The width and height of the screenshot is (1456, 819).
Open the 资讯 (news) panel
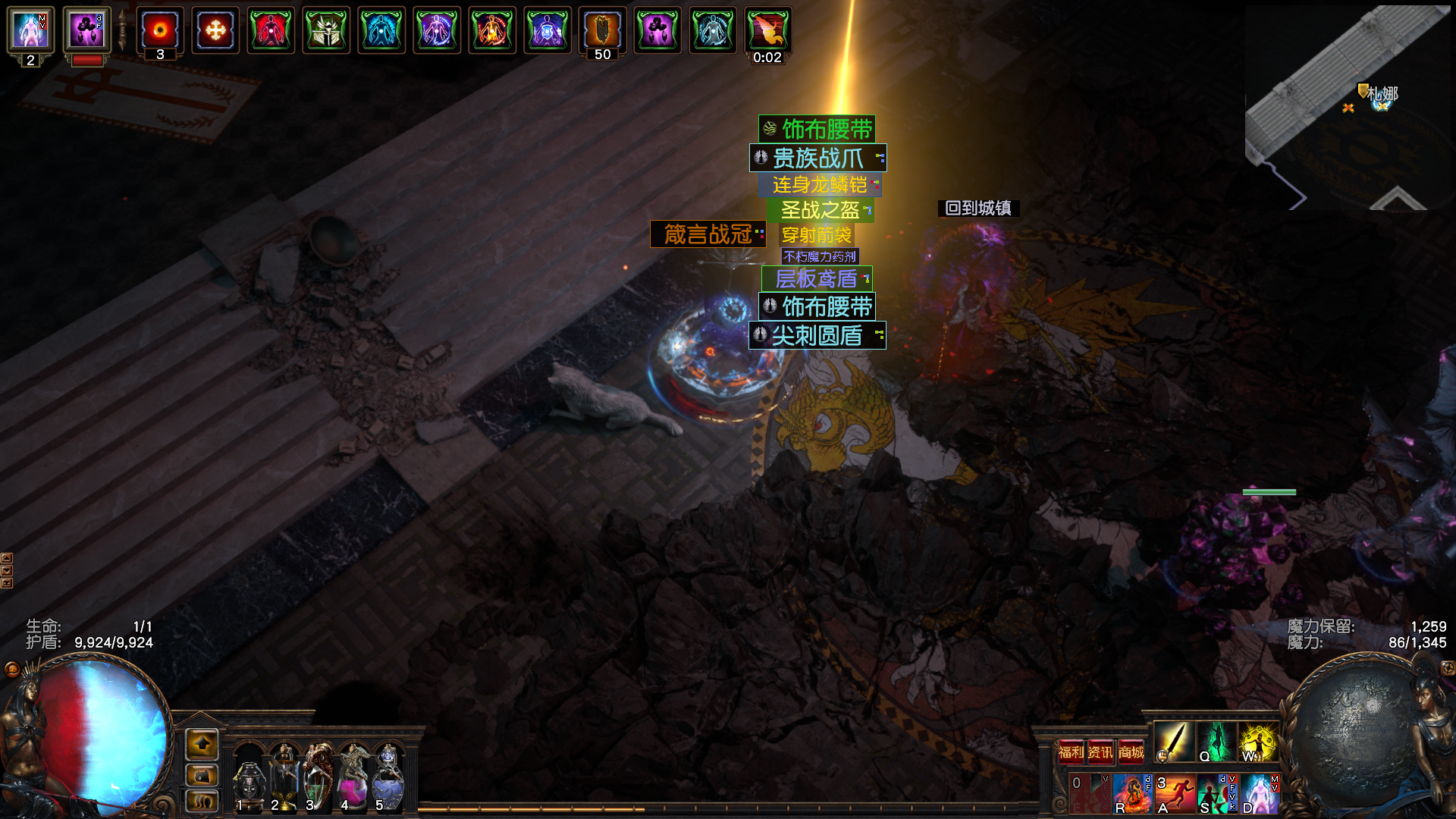pos(1100,752)
